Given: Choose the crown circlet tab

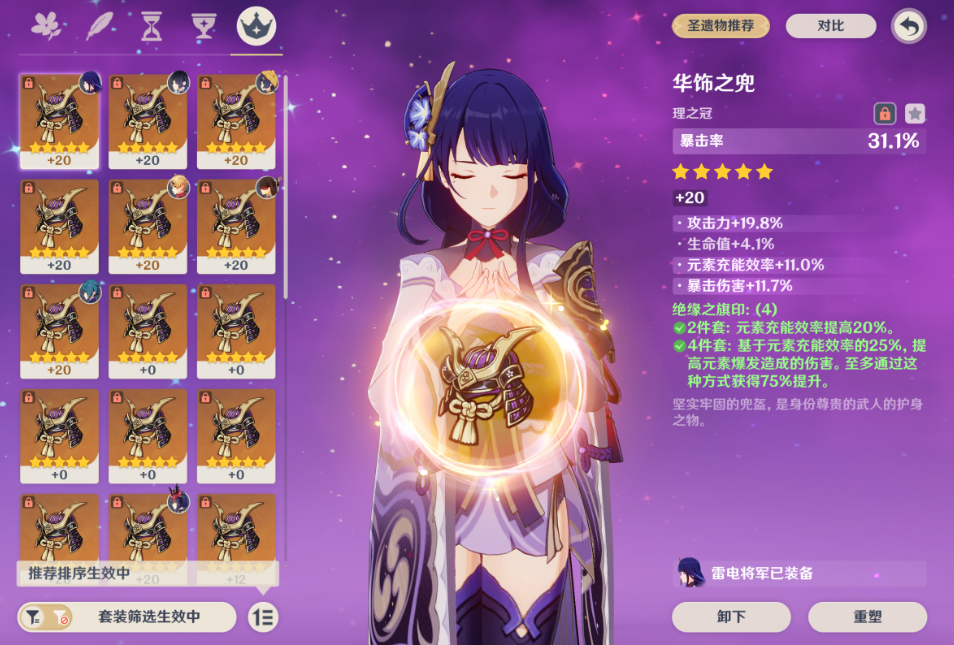Looking at the screenshot, I should coord(257,25).
